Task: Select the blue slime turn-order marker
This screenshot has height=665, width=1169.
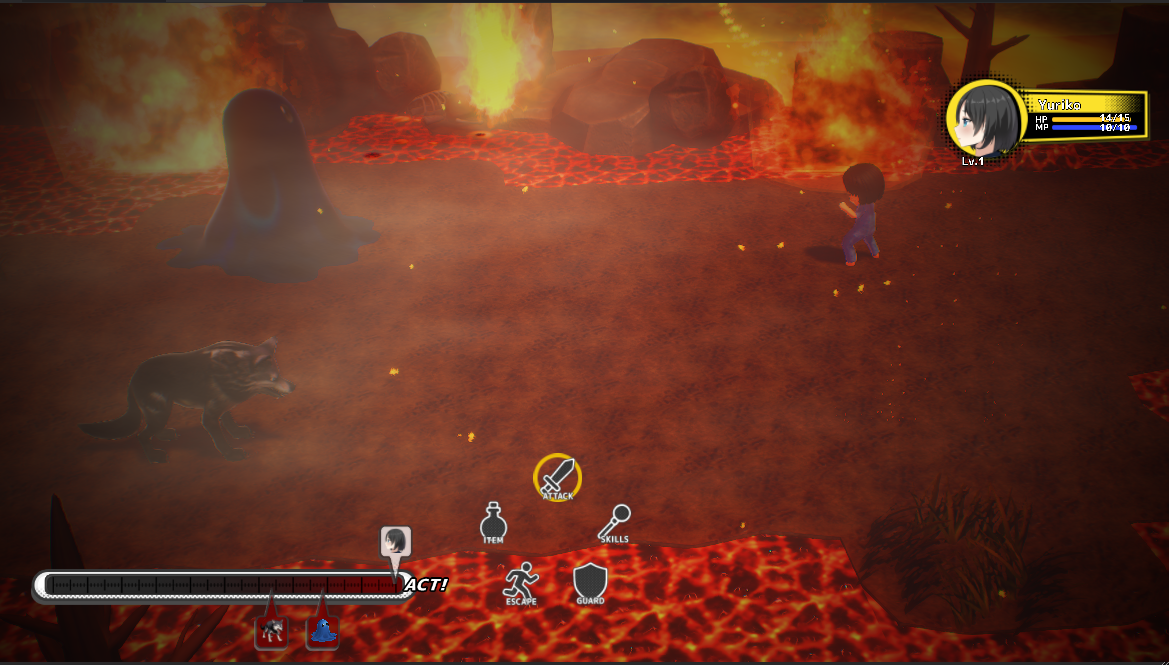Action: [322, 632]
